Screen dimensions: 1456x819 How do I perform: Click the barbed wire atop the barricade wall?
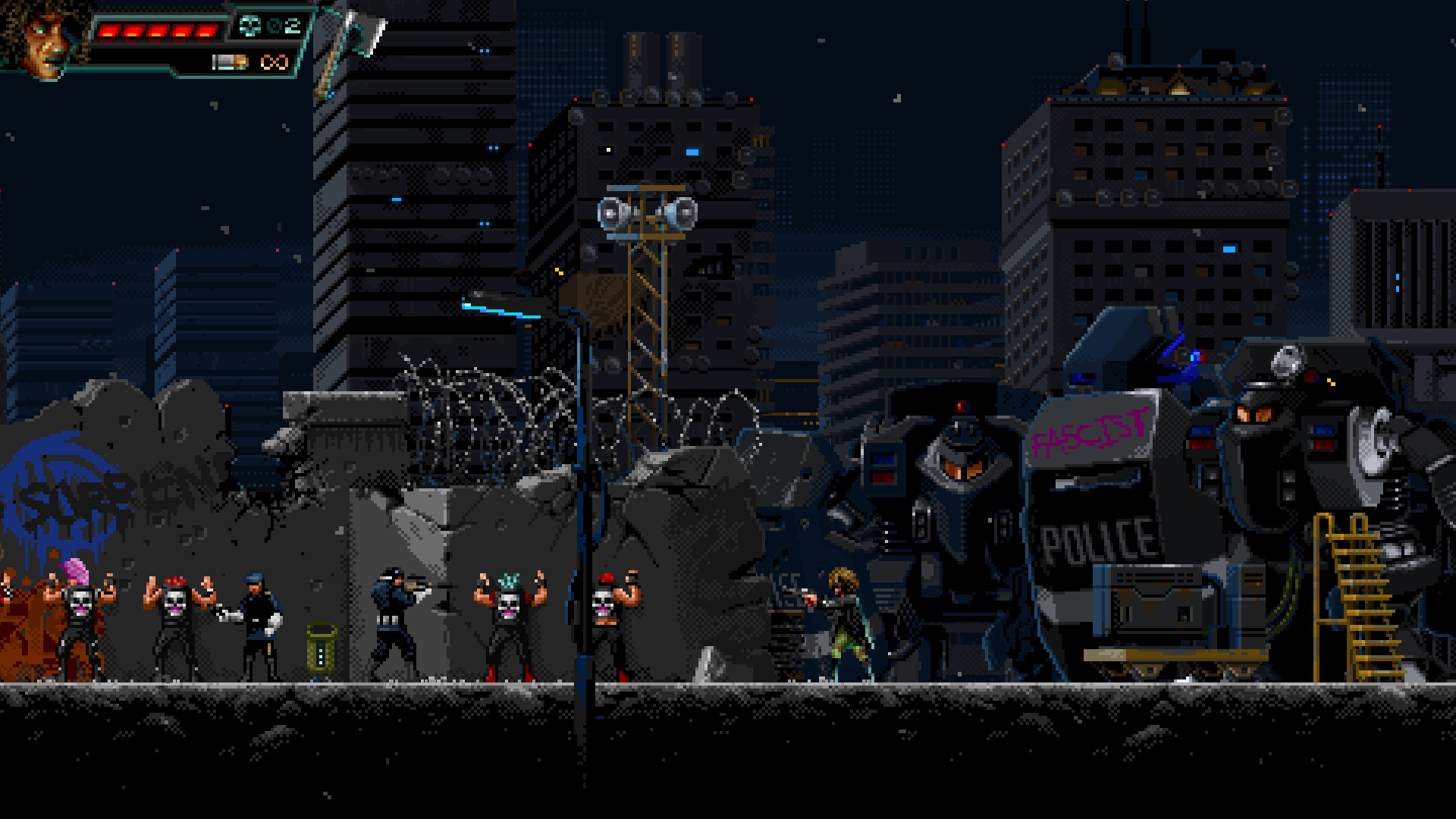tap(485, 387)
